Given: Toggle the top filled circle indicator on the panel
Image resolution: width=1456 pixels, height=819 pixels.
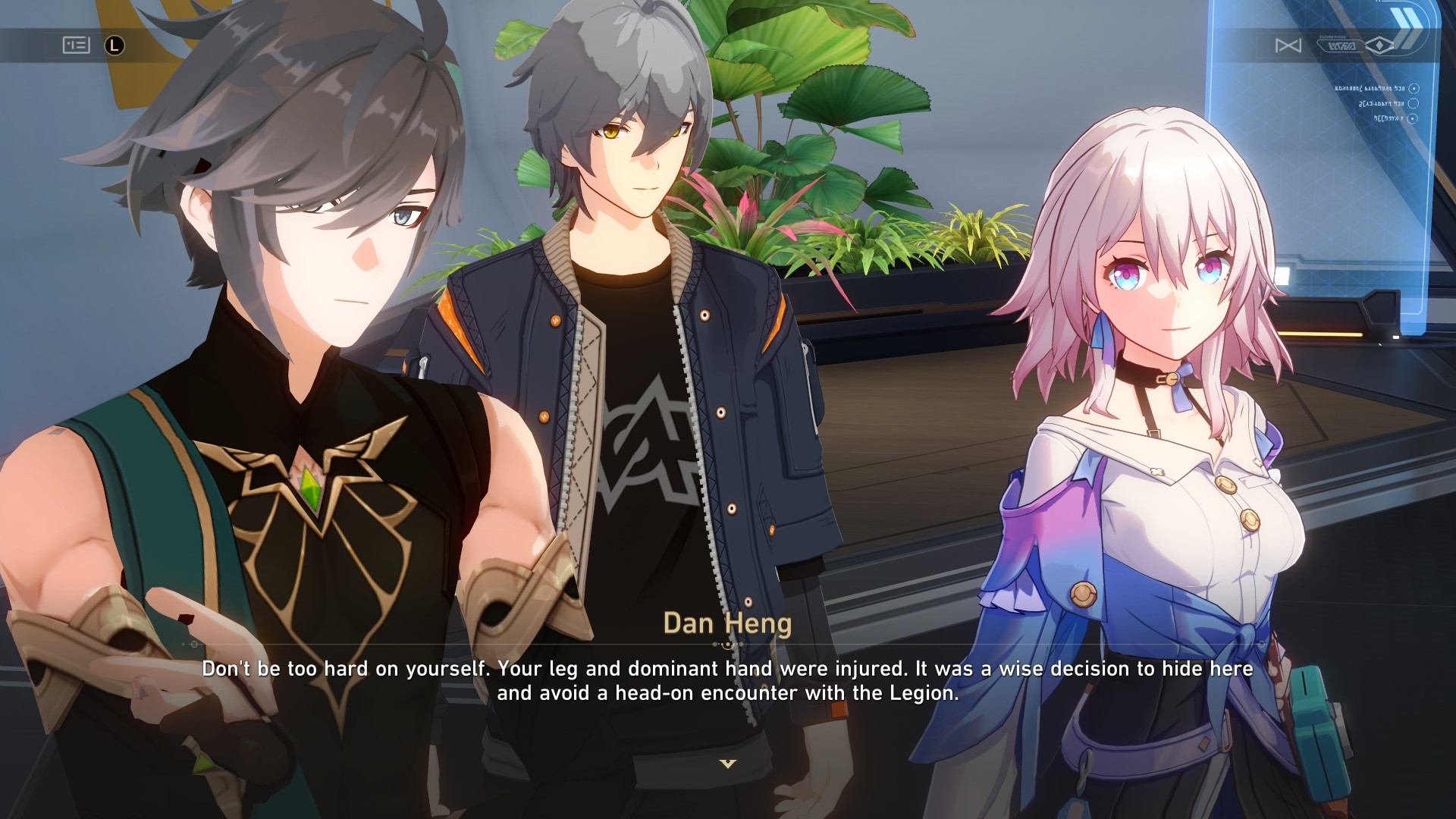Looking at the screenshot, I should [x=1414, y=89].
